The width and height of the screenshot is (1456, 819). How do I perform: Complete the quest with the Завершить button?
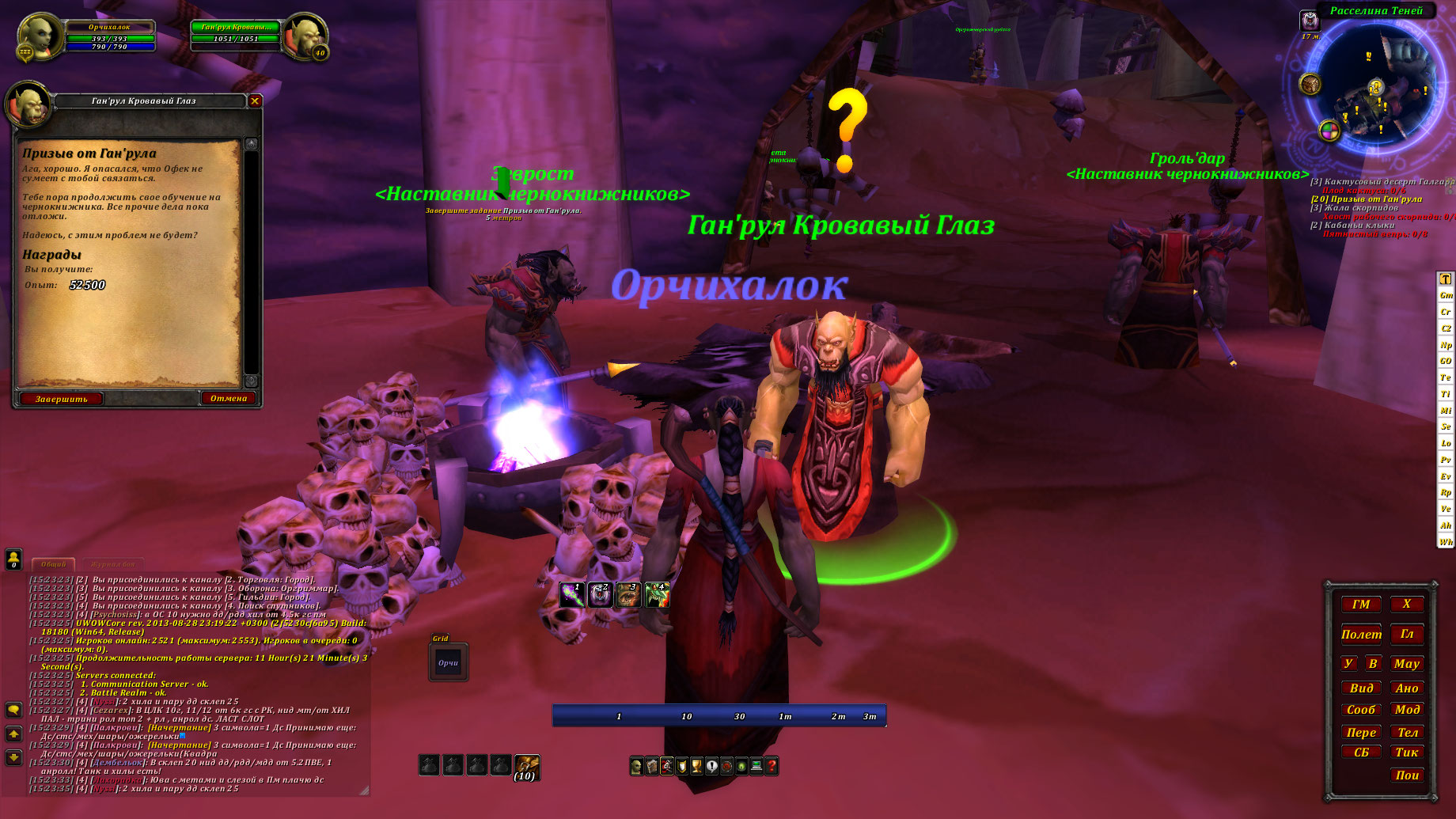pyautogui.click(x=61, y=399)
